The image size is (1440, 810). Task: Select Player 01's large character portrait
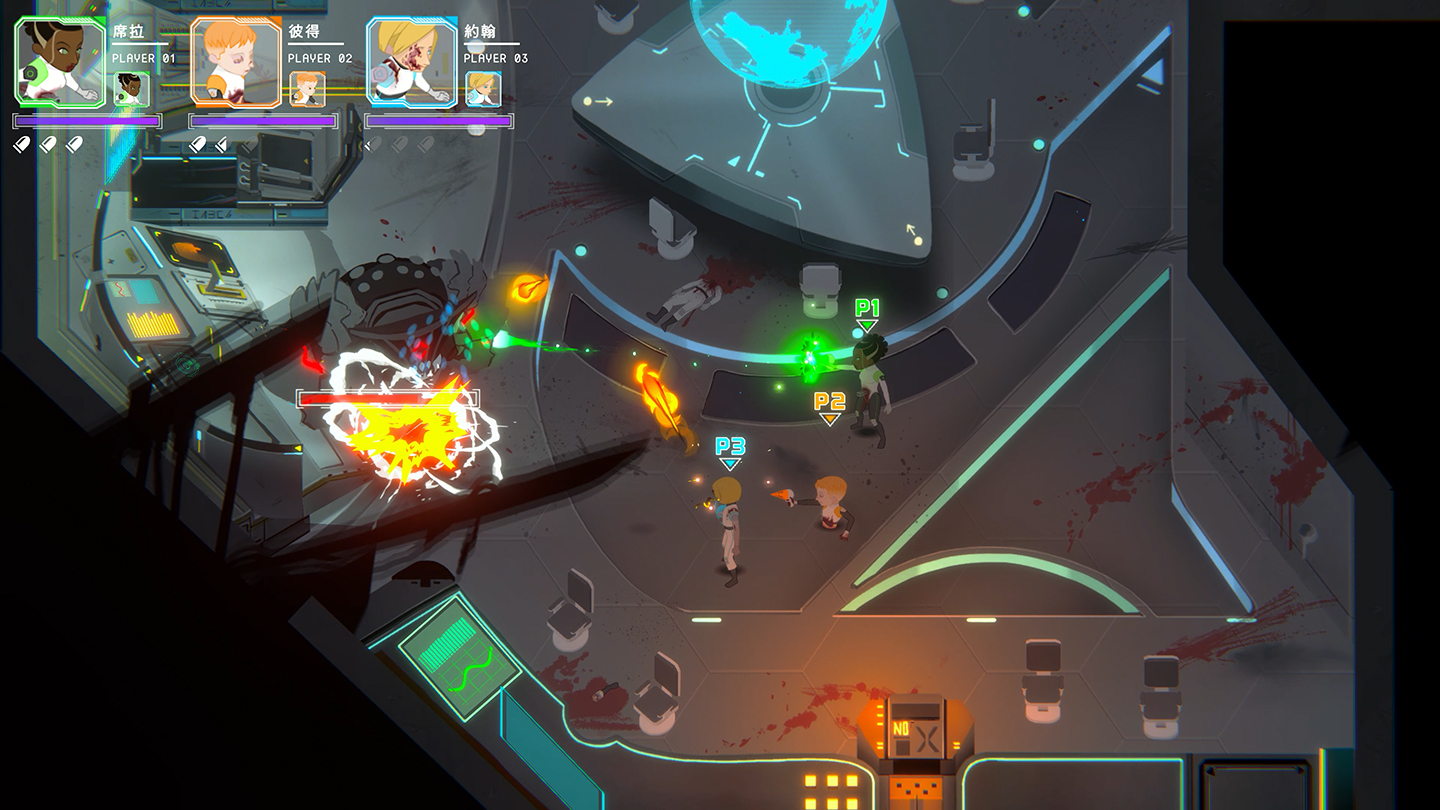pos(60,62)
